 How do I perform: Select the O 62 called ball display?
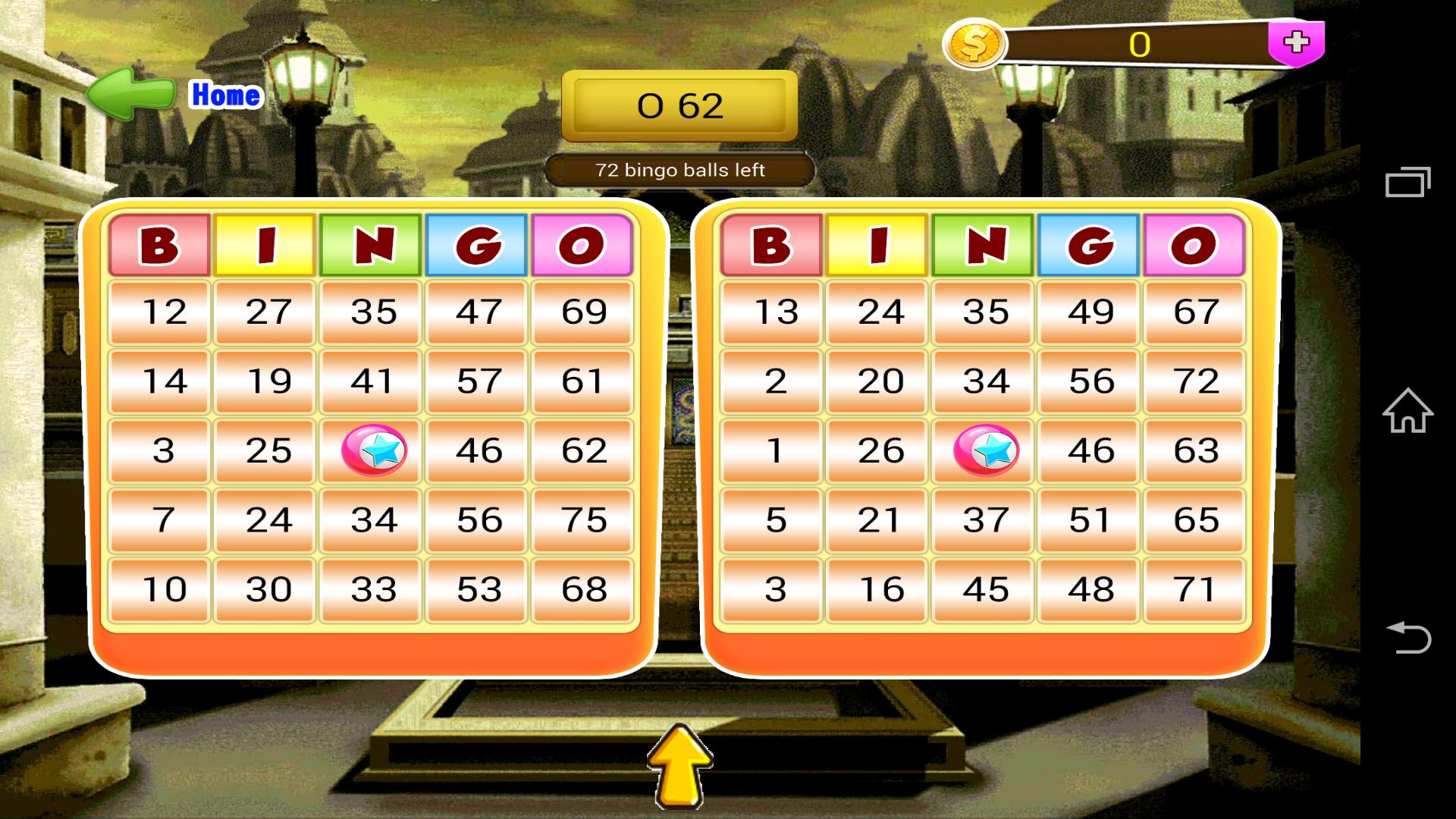pos(677,106)
